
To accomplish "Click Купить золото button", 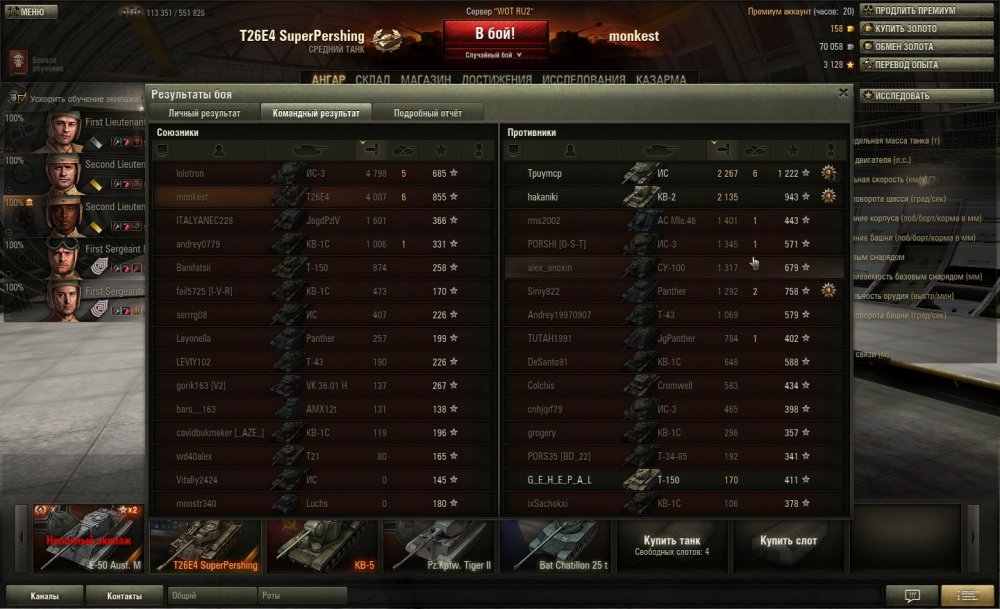I will point(913,29).
